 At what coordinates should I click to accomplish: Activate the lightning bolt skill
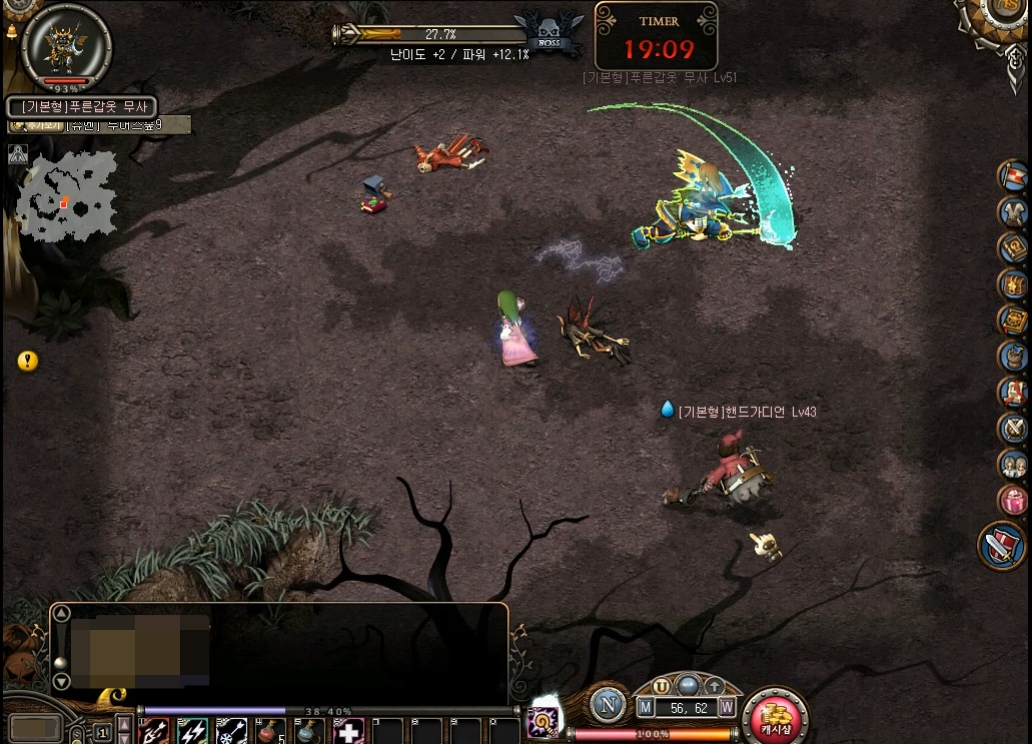tap(192, 731)
